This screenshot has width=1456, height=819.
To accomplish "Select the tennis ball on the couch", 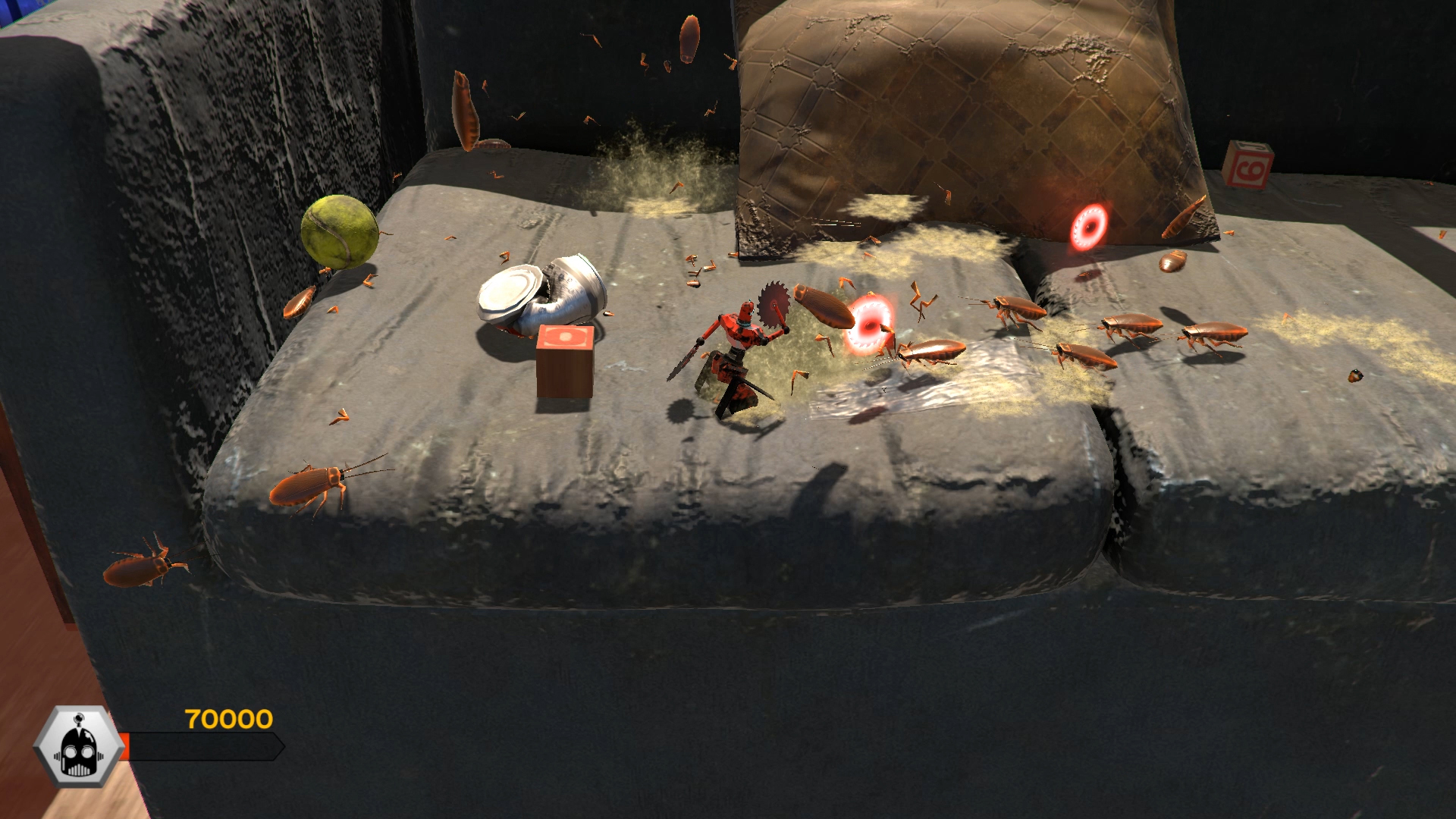I will tap(339, 233).
